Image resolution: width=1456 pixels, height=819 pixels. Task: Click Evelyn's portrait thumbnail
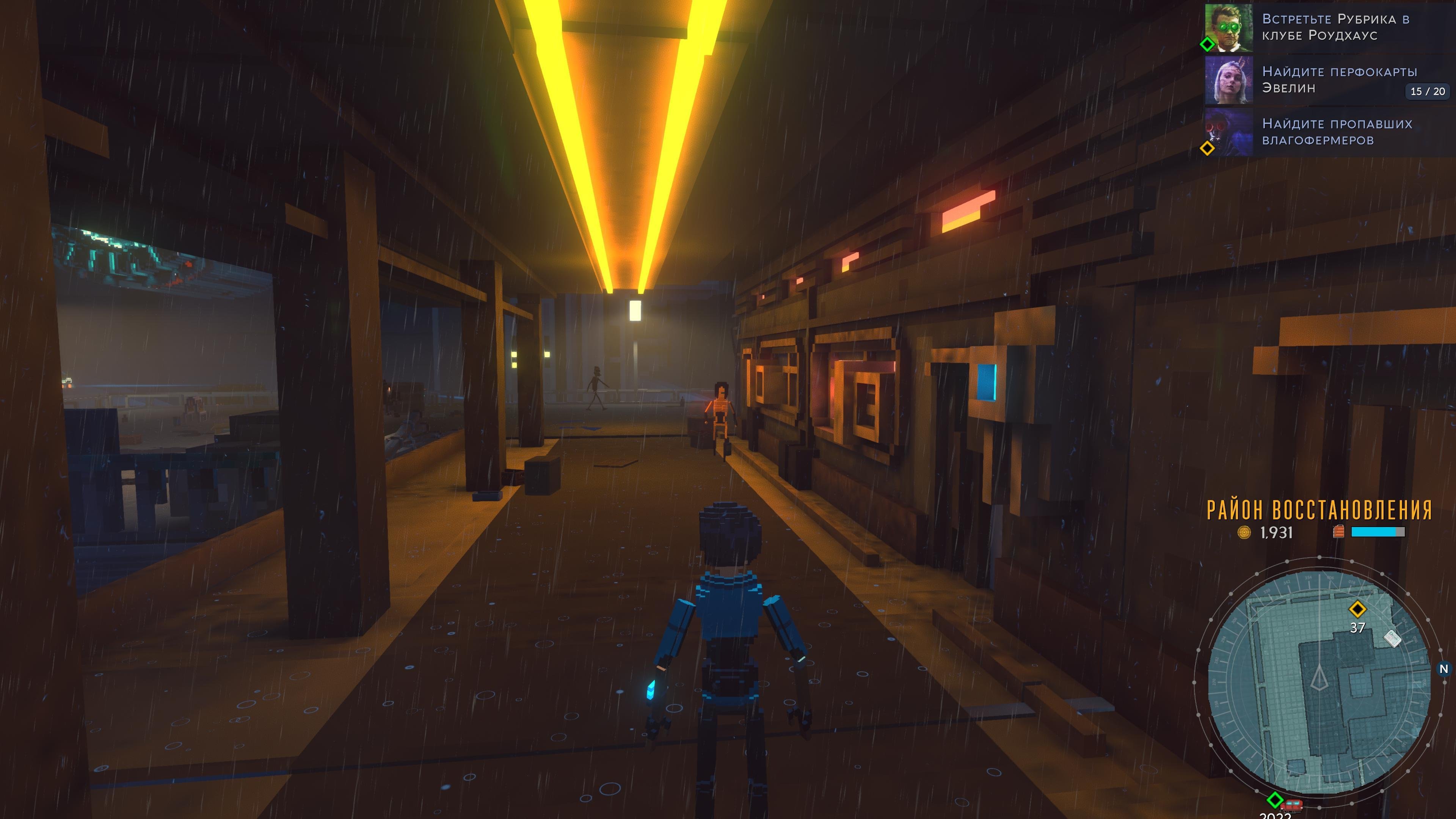click(x=1229, y=80)
